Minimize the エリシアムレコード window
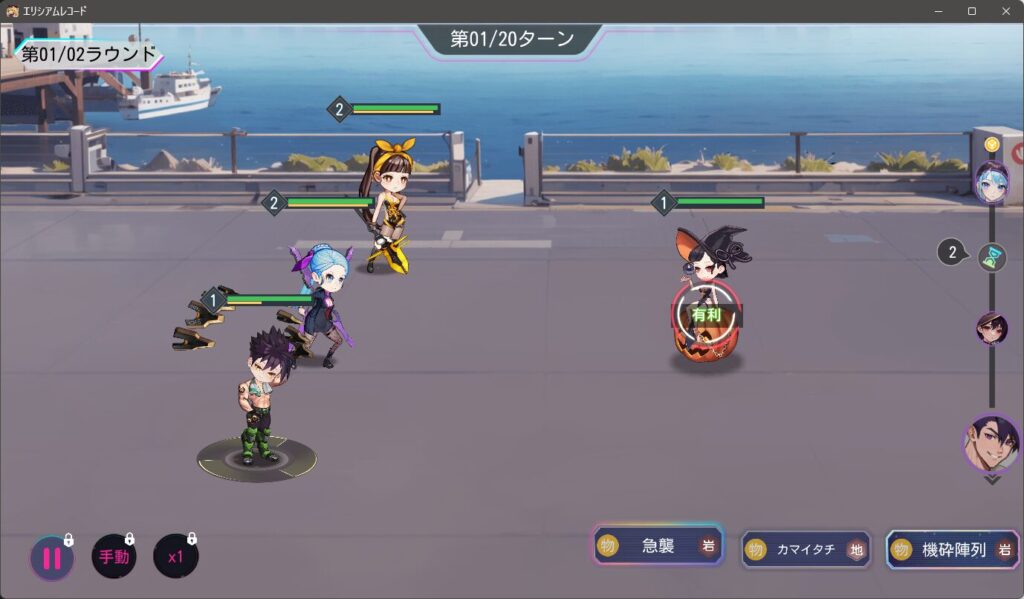The height and width of the screenshot is (599, 1024). click(938, 11)
